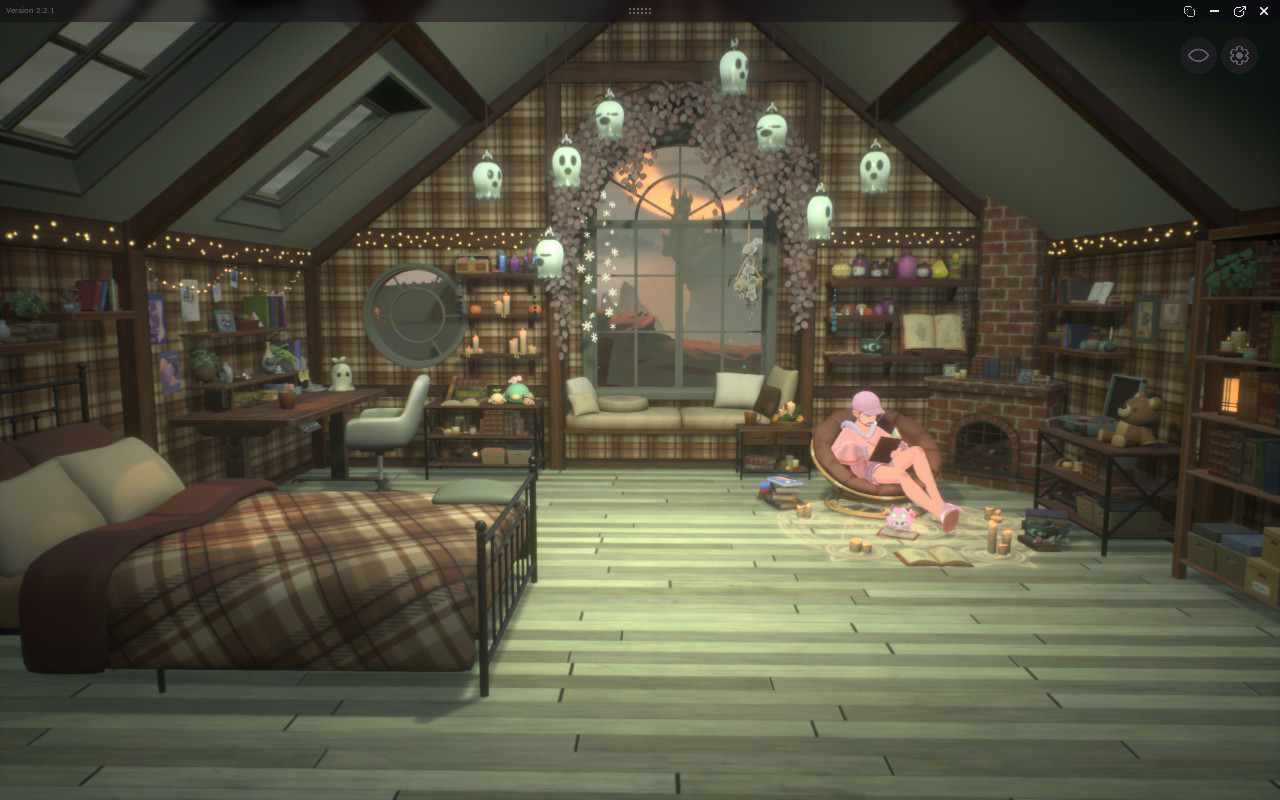Screen dimensions: 1280x800
Task: Click the dotted grip handle in title bar
Action: (x=640, y=11)
